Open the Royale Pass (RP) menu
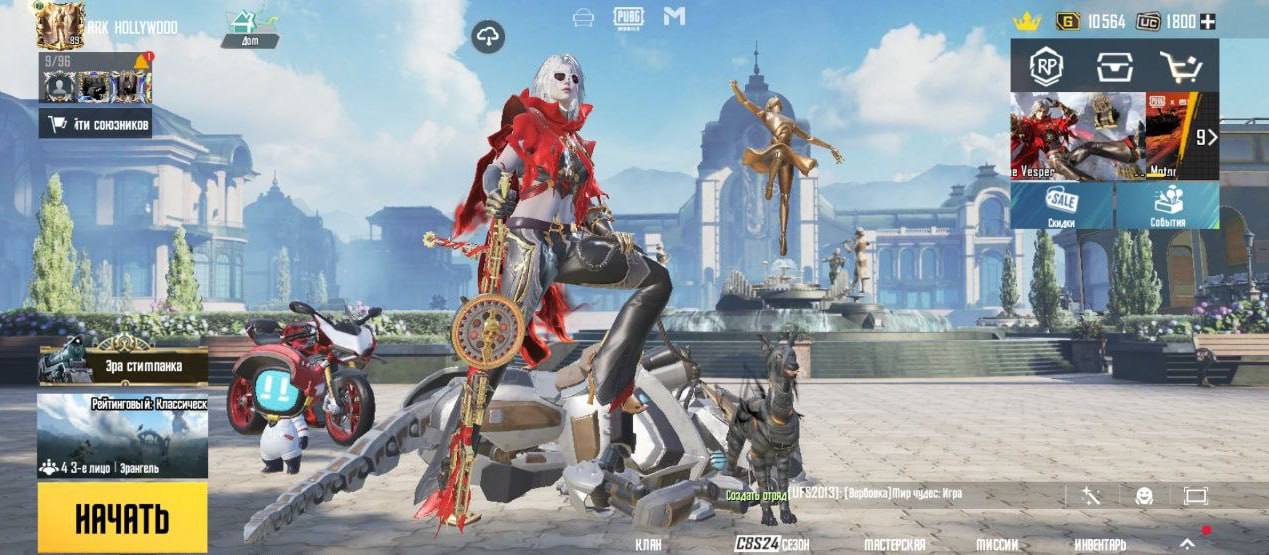 (1046, 67)
